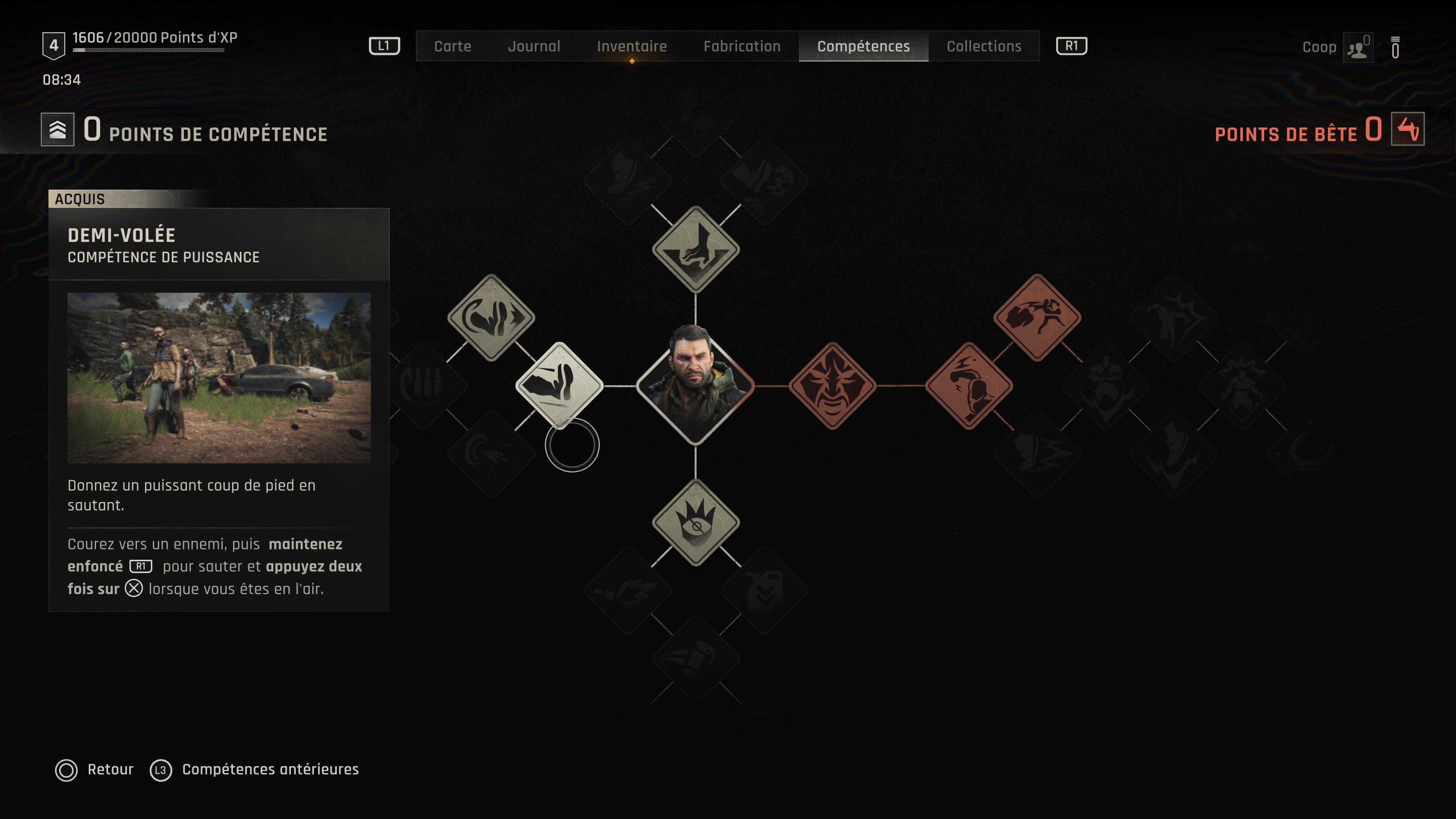This screenshot has width=1456, height=819.
Task: Select the orange rock-throwing skill node
Action: (x=1037, y=317)
